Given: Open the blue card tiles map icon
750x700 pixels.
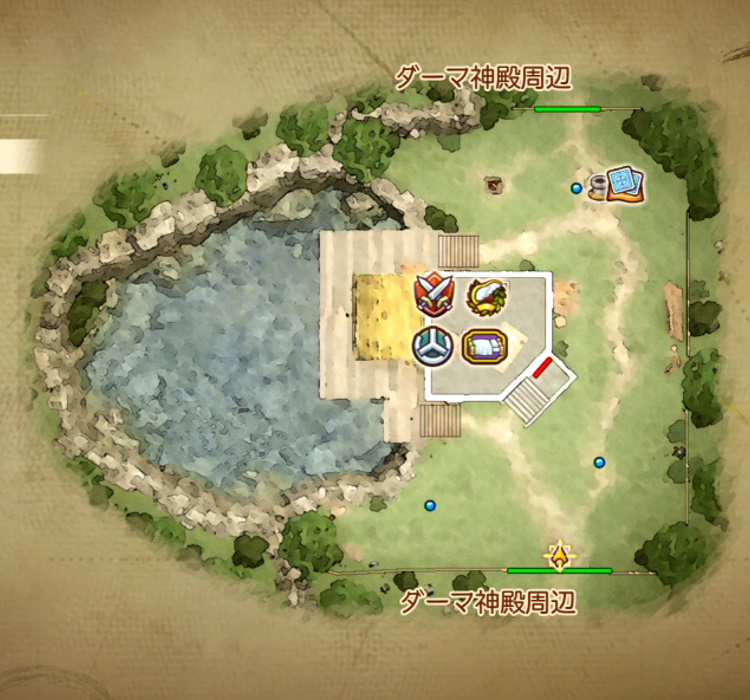Looking at the screenshot, I should pyautogui.click(x=623, y=183).
